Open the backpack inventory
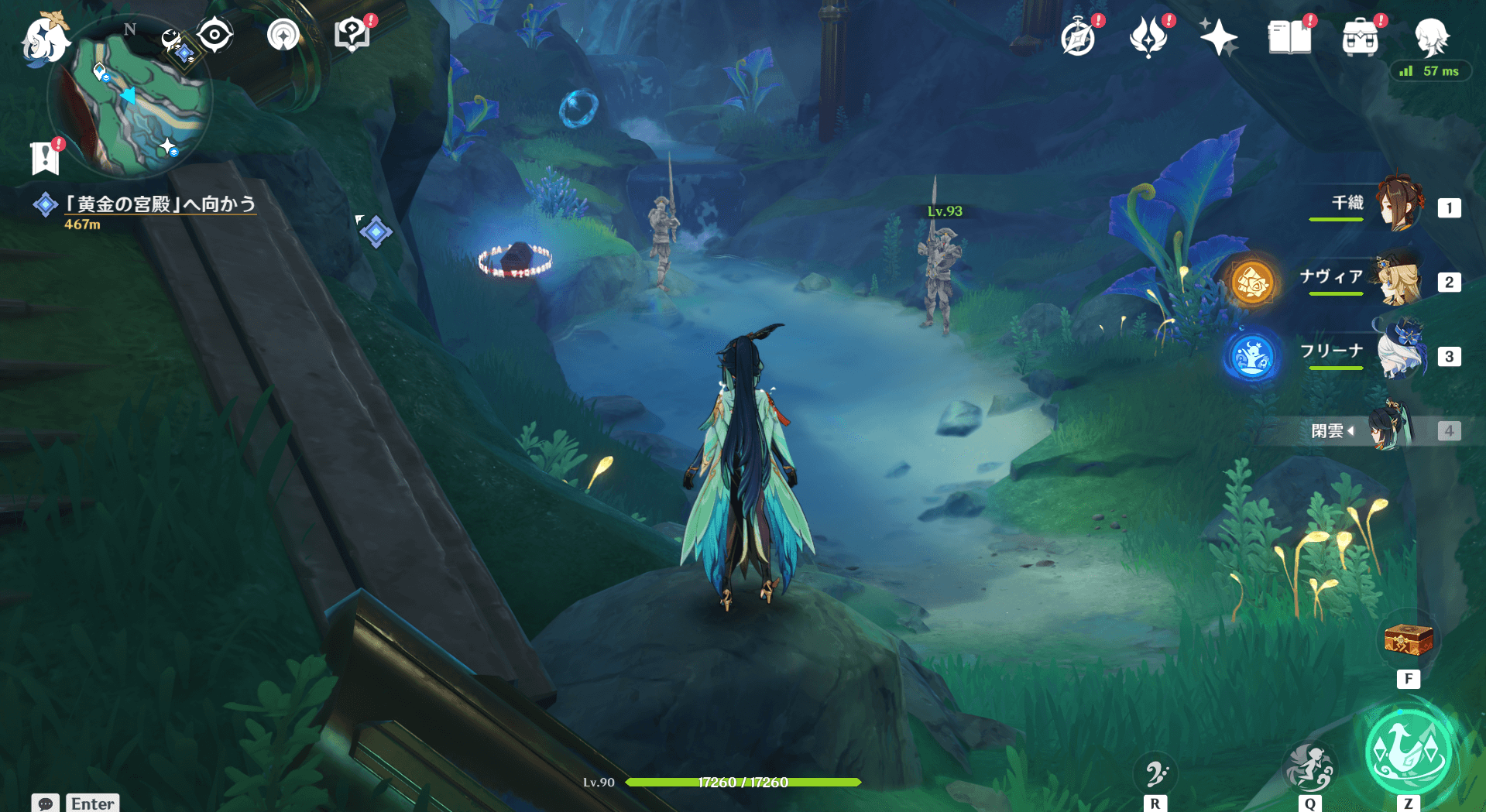Image resolution: width=1486 pixels, height=812 pixels. [1361, 38]
